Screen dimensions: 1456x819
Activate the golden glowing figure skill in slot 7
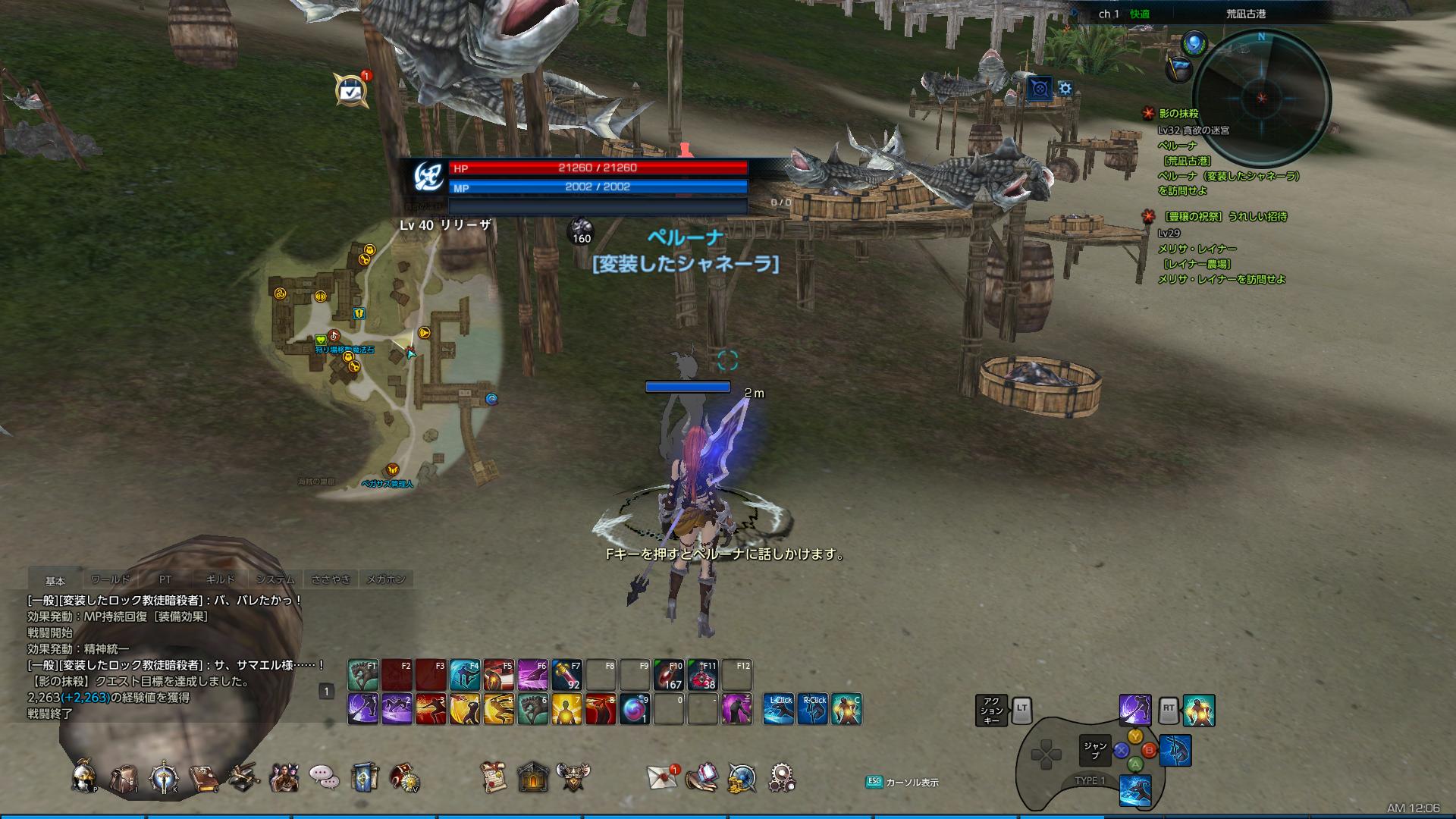566,709
